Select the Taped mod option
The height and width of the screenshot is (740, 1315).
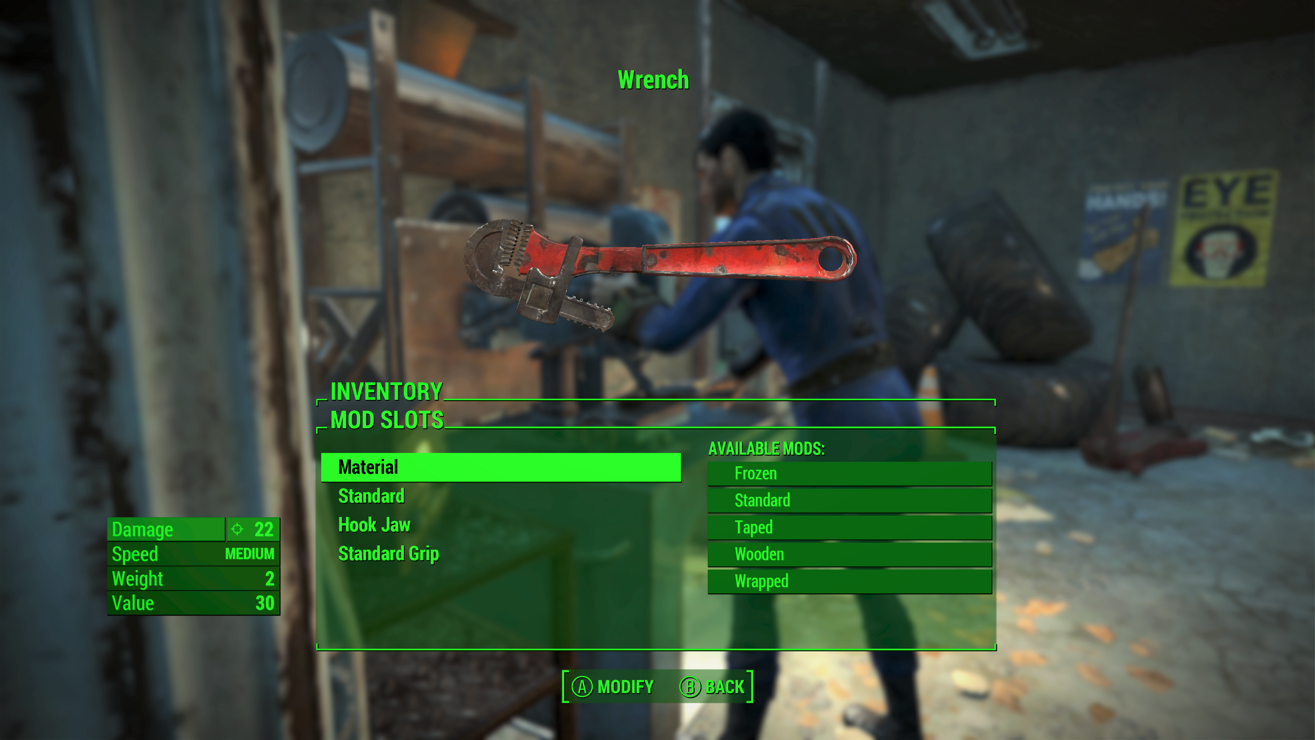pos(849,527)
